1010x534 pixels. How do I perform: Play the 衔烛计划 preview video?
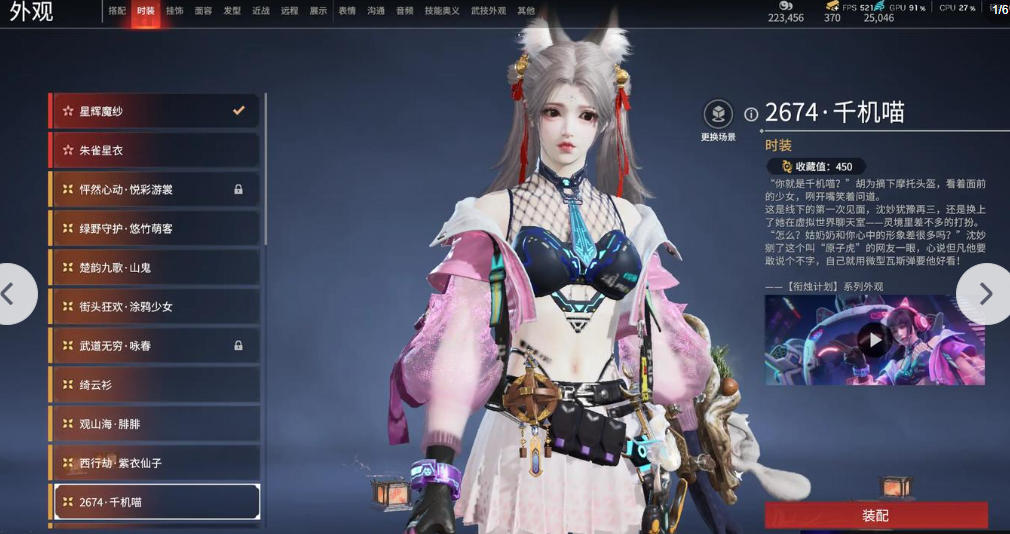coord(875,339)
